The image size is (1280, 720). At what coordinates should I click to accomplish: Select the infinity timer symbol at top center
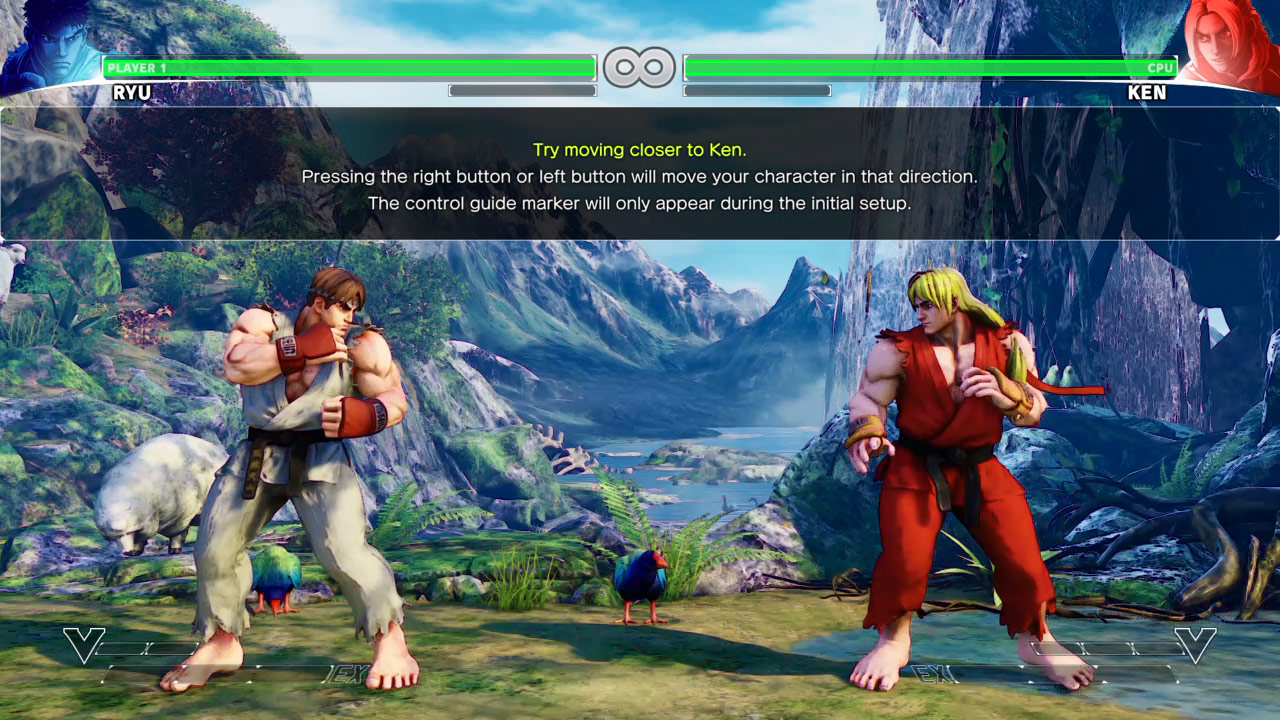(640, 66)
